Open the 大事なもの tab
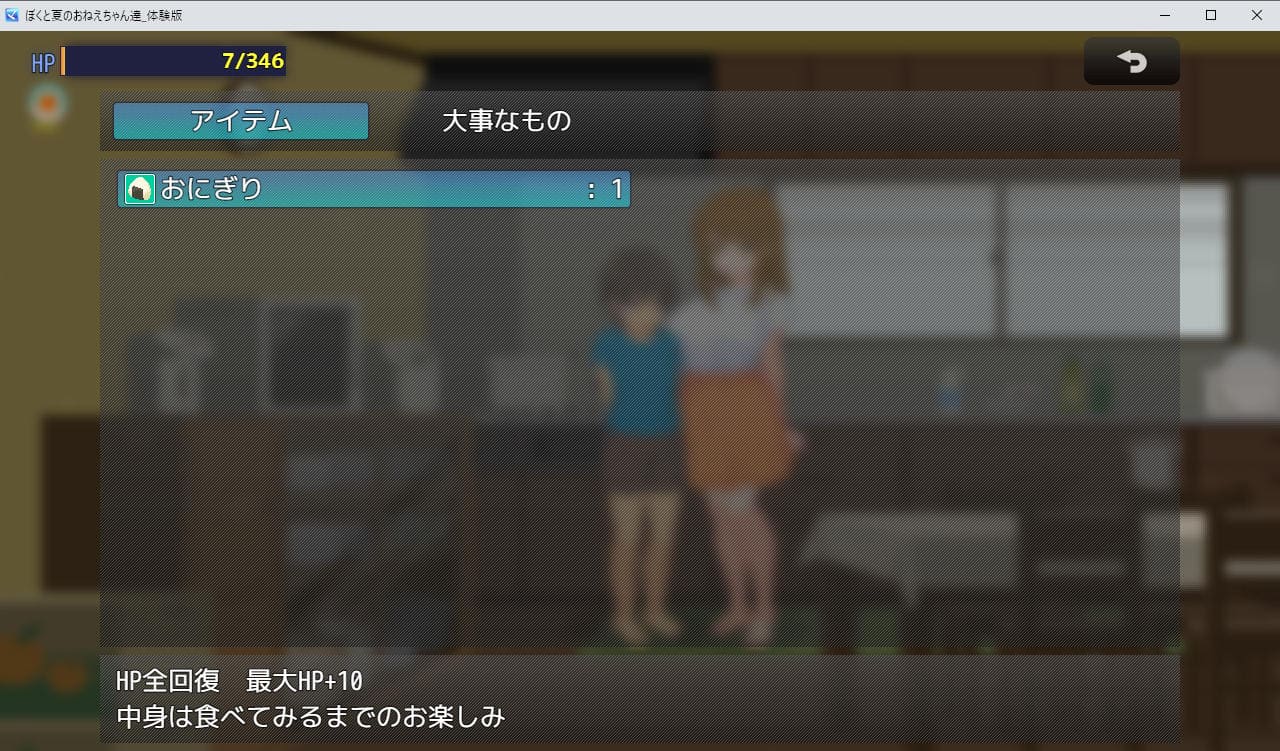1280x751 pixels. 506,121
